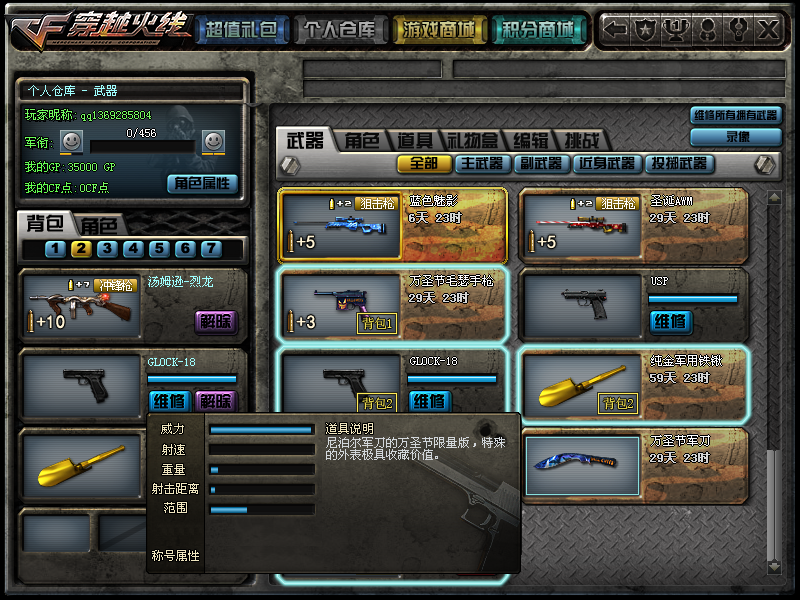This screenshot has height=600, width=800.
Task: Filter by 近身武器 melee weapons
Action: click(606, 163)
